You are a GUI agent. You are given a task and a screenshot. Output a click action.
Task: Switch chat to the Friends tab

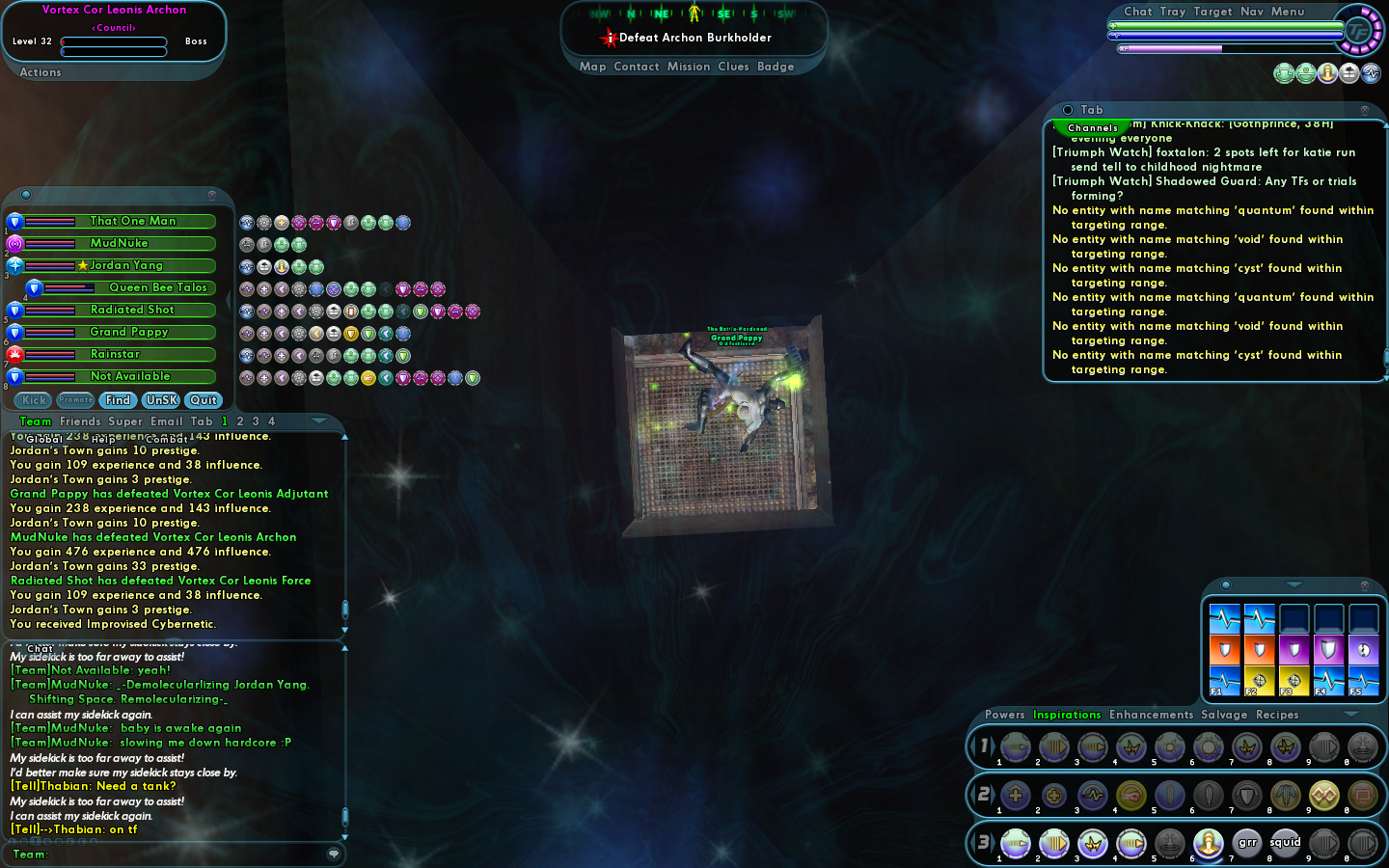coord(80,421)
